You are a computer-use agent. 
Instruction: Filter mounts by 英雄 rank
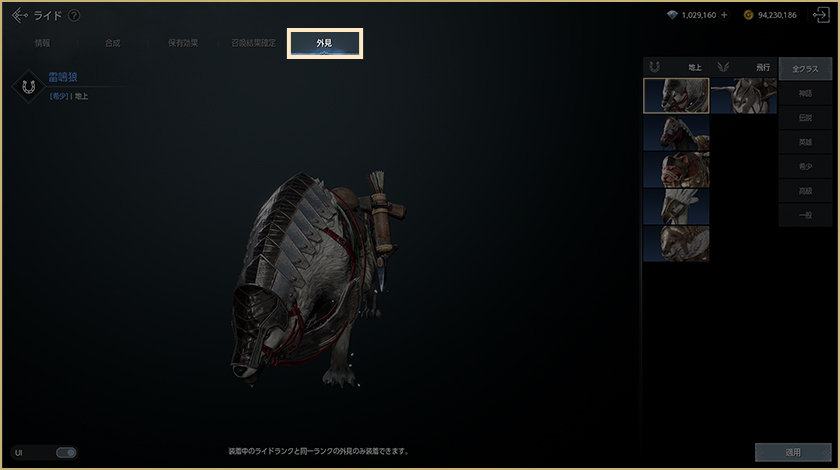[x=805, y=143]
